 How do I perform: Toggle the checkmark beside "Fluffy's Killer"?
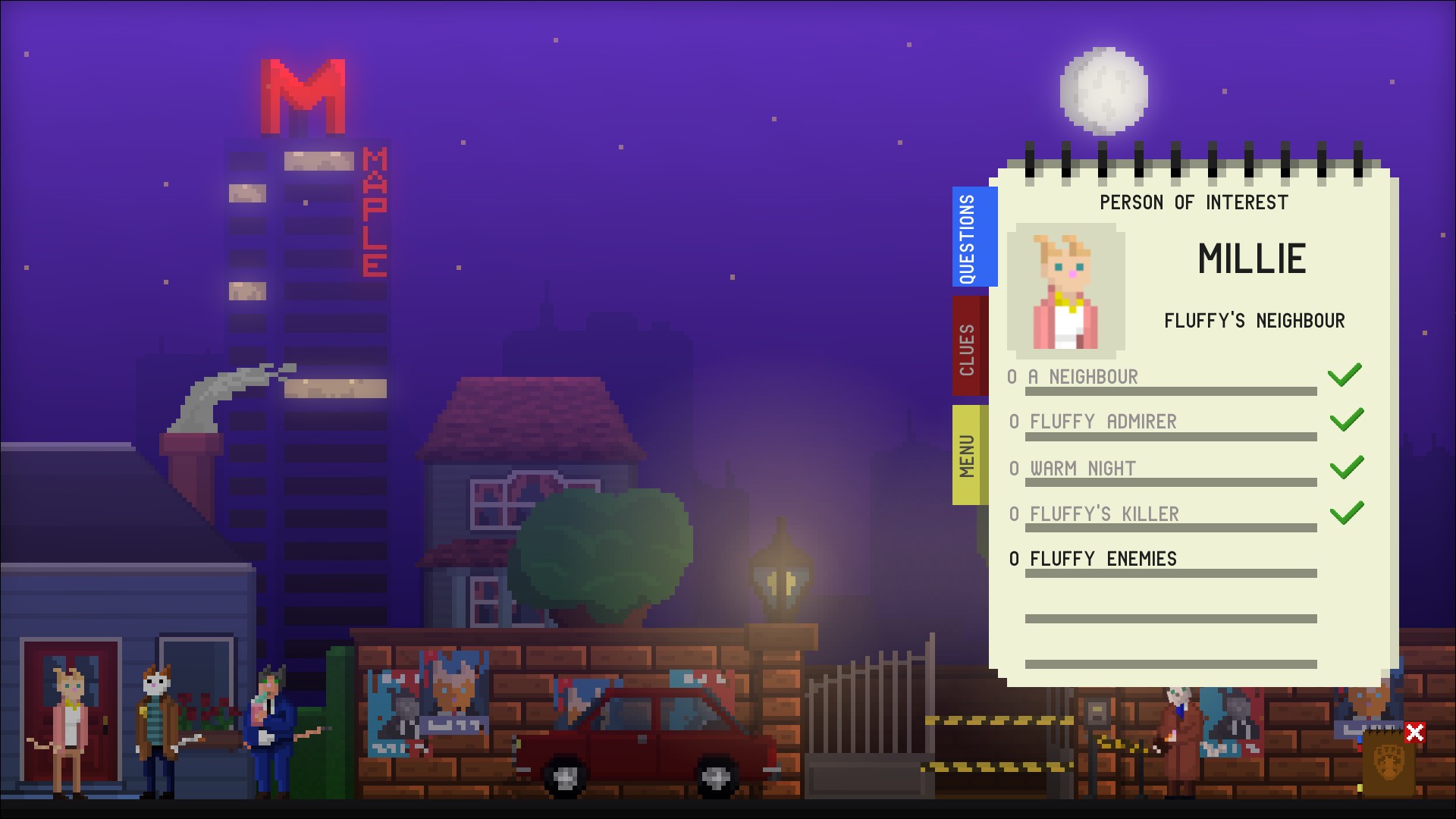[1347, 512]
